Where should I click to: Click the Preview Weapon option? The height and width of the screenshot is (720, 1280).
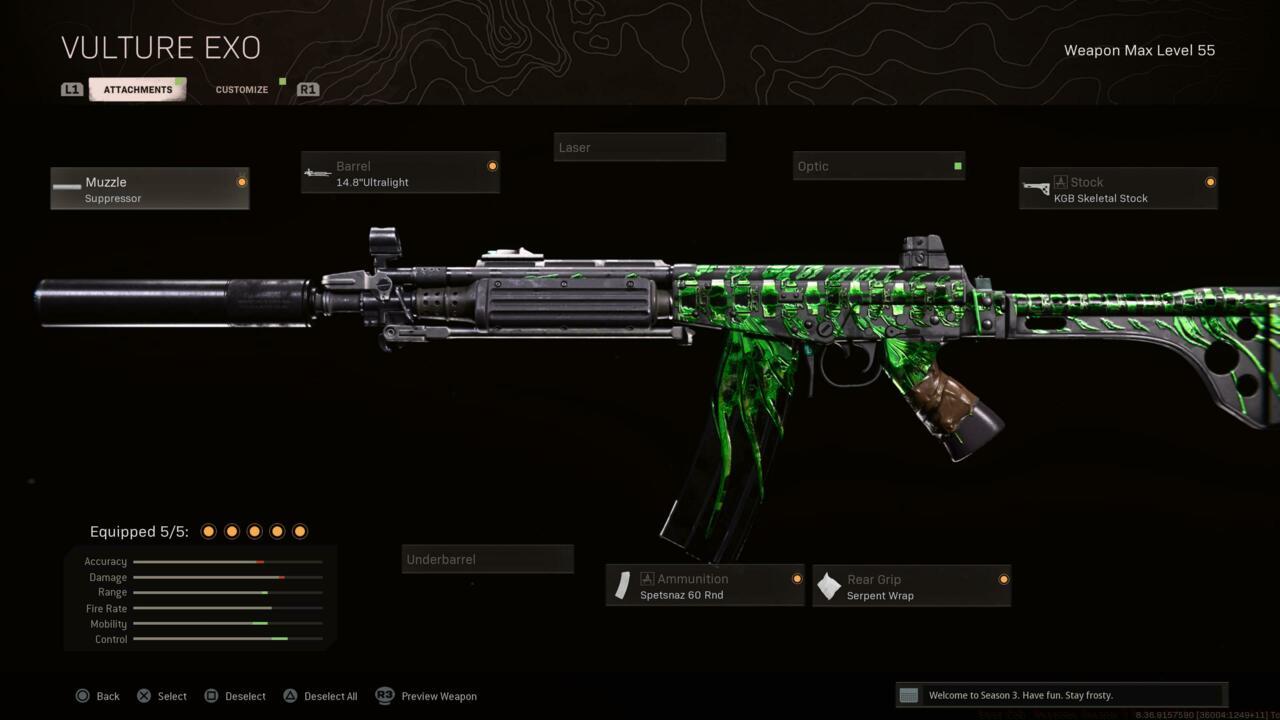[x=427, y=696]
